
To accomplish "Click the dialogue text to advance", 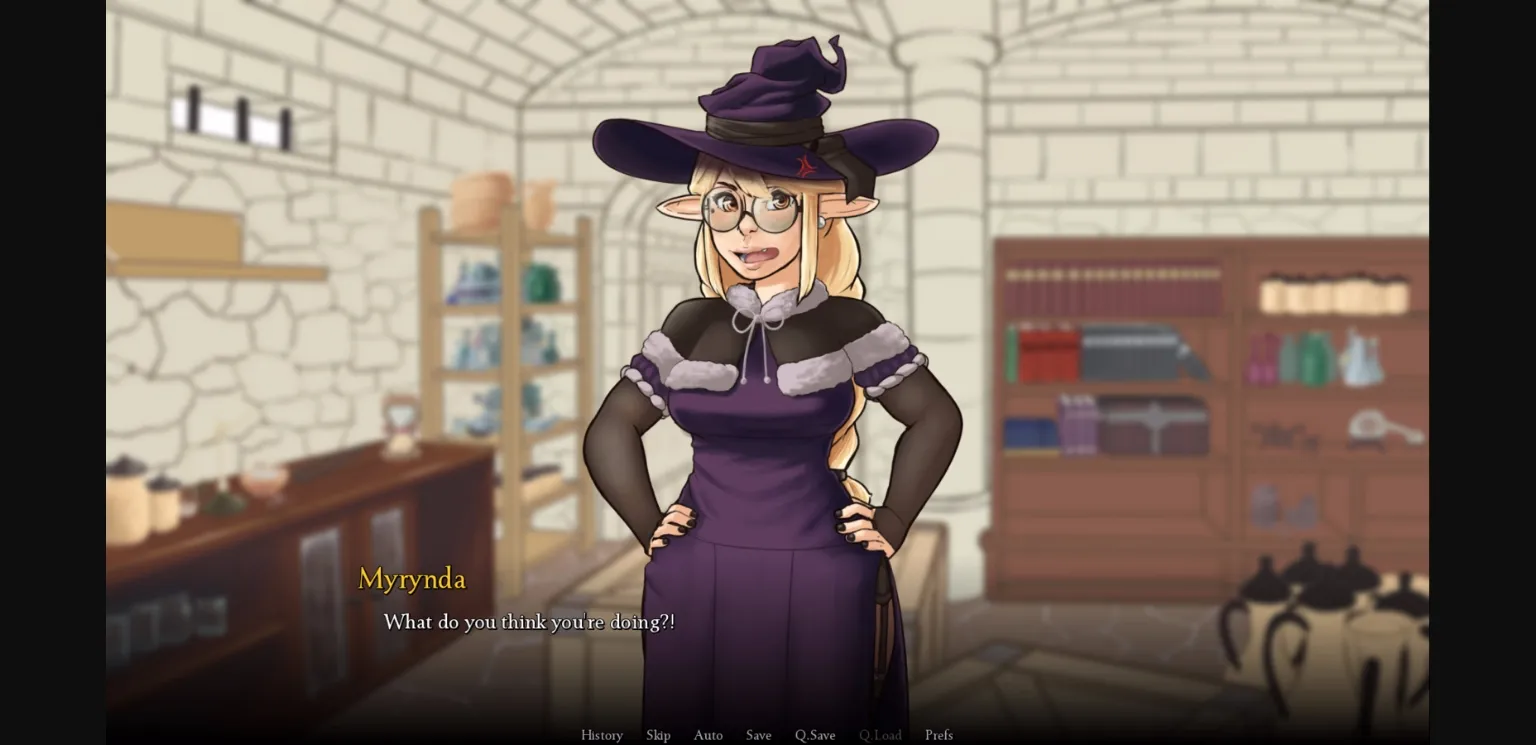I will coord(529,621).
